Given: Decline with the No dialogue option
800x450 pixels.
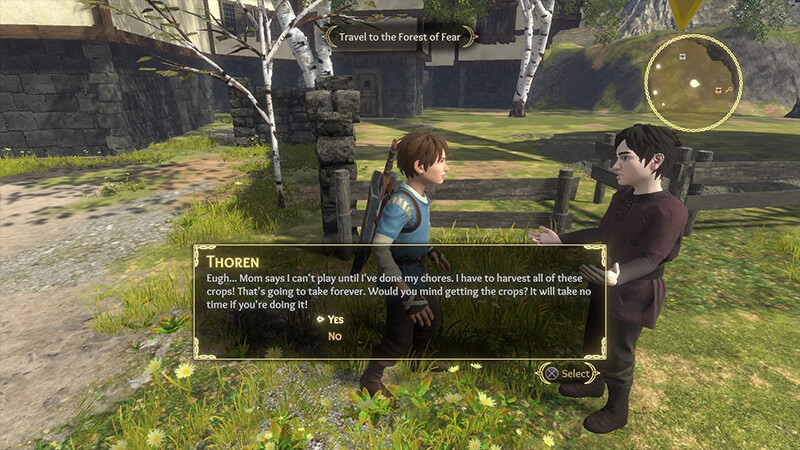Looking at the screenshot, I should tap(335, 336).
